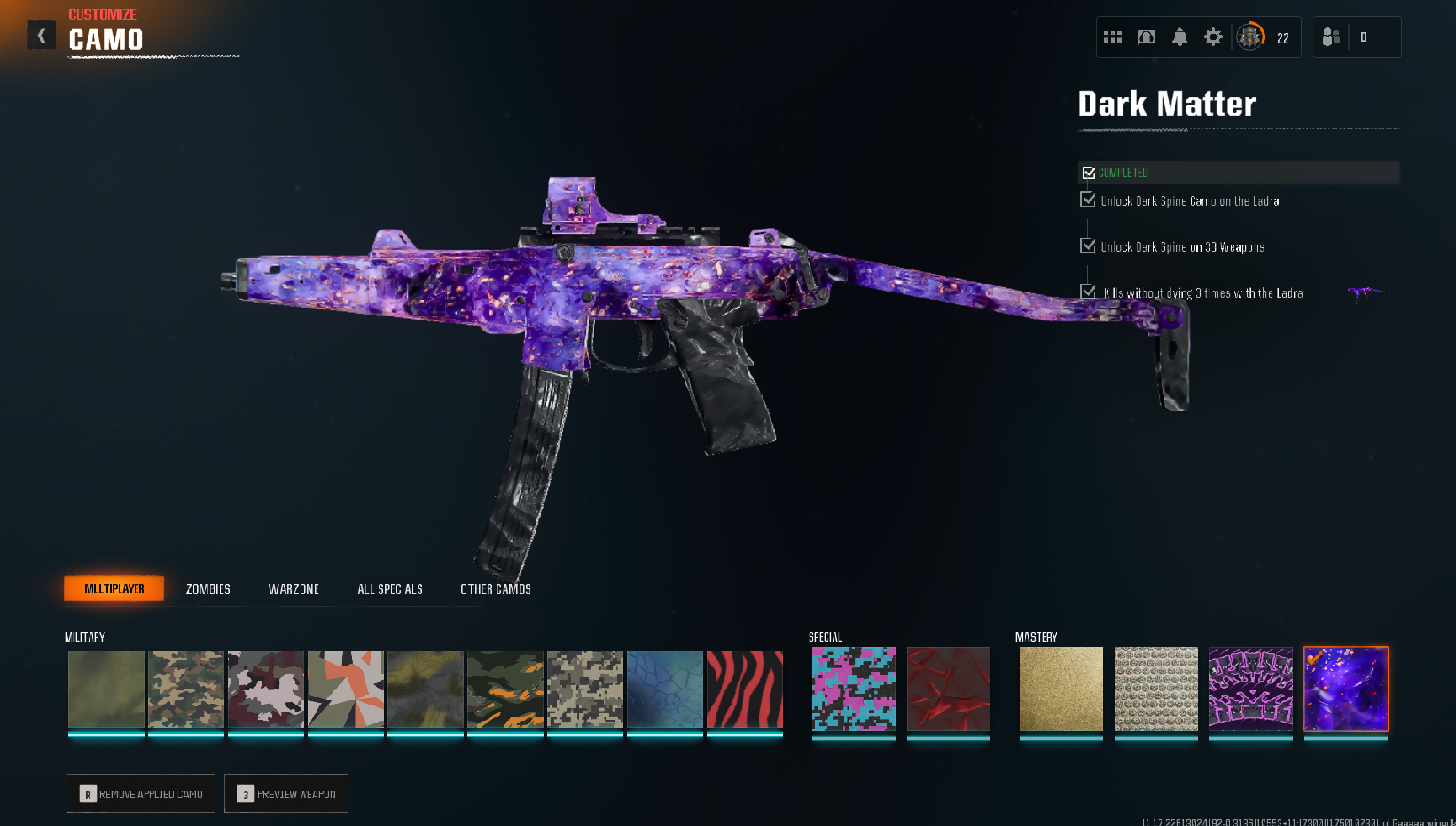Click Remove Applied Camo button
Viewport: 1456px width, 826px height.
point(141,793)
